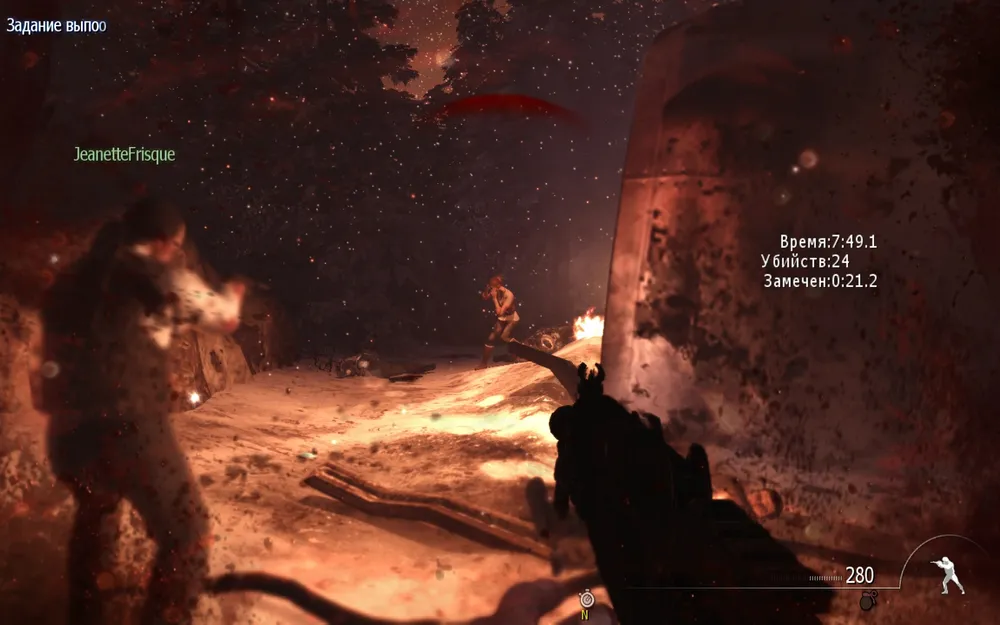
Task: Click the JeanetteFrisque teammate name tag
Action: (x=124, y=155)
